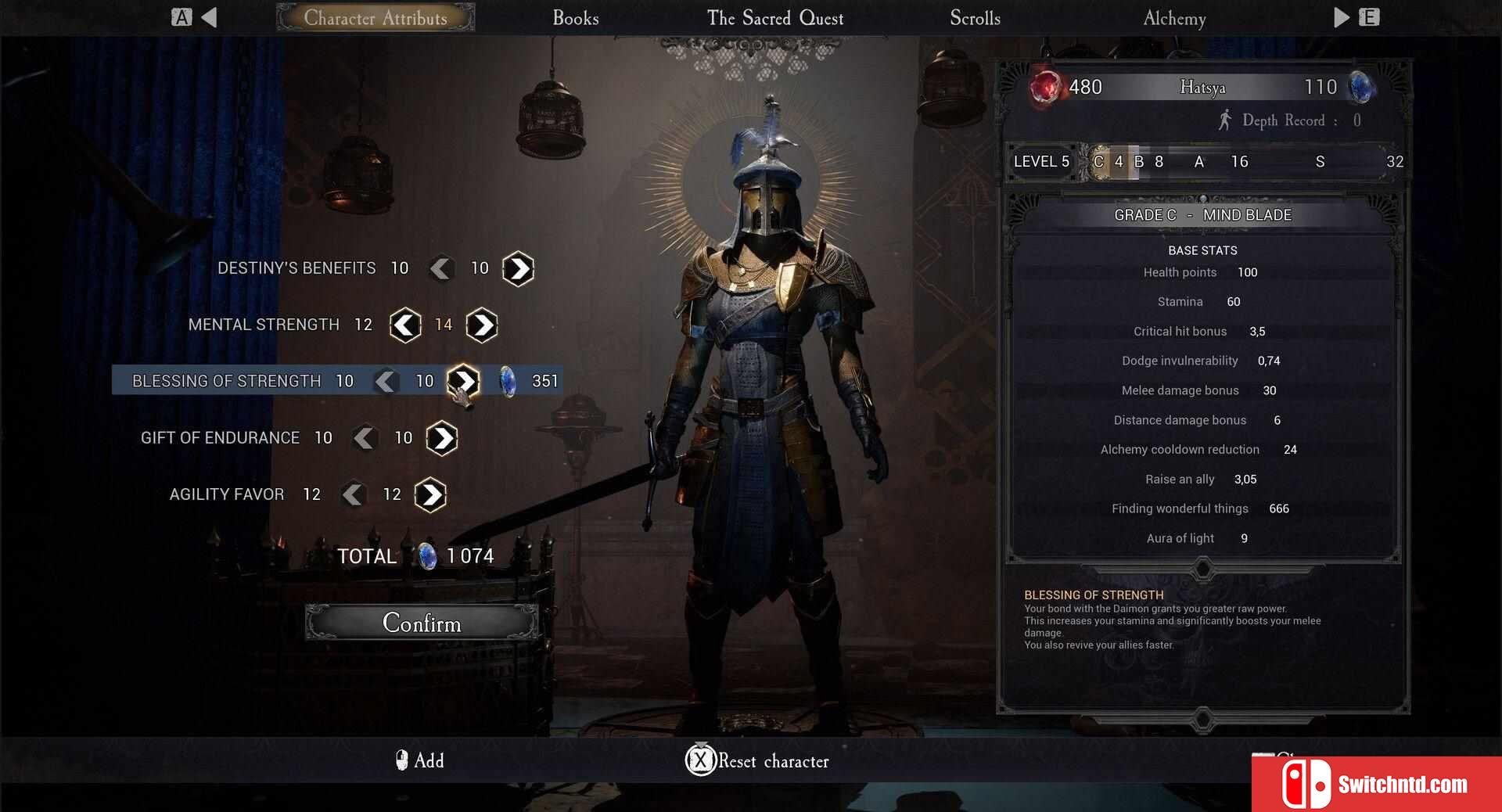Screen dimensions: 1502x812
Task: Choose the Gift of Endurance row
Action: coord(220,438)
